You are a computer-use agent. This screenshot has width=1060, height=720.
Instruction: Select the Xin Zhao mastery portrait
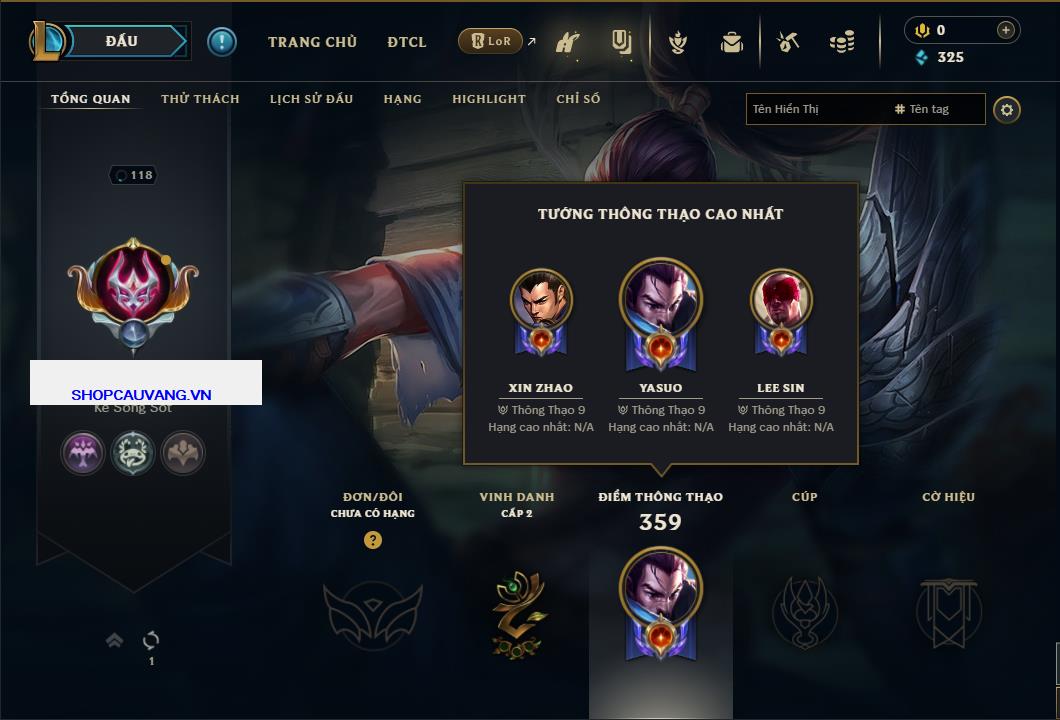point(541,299)
